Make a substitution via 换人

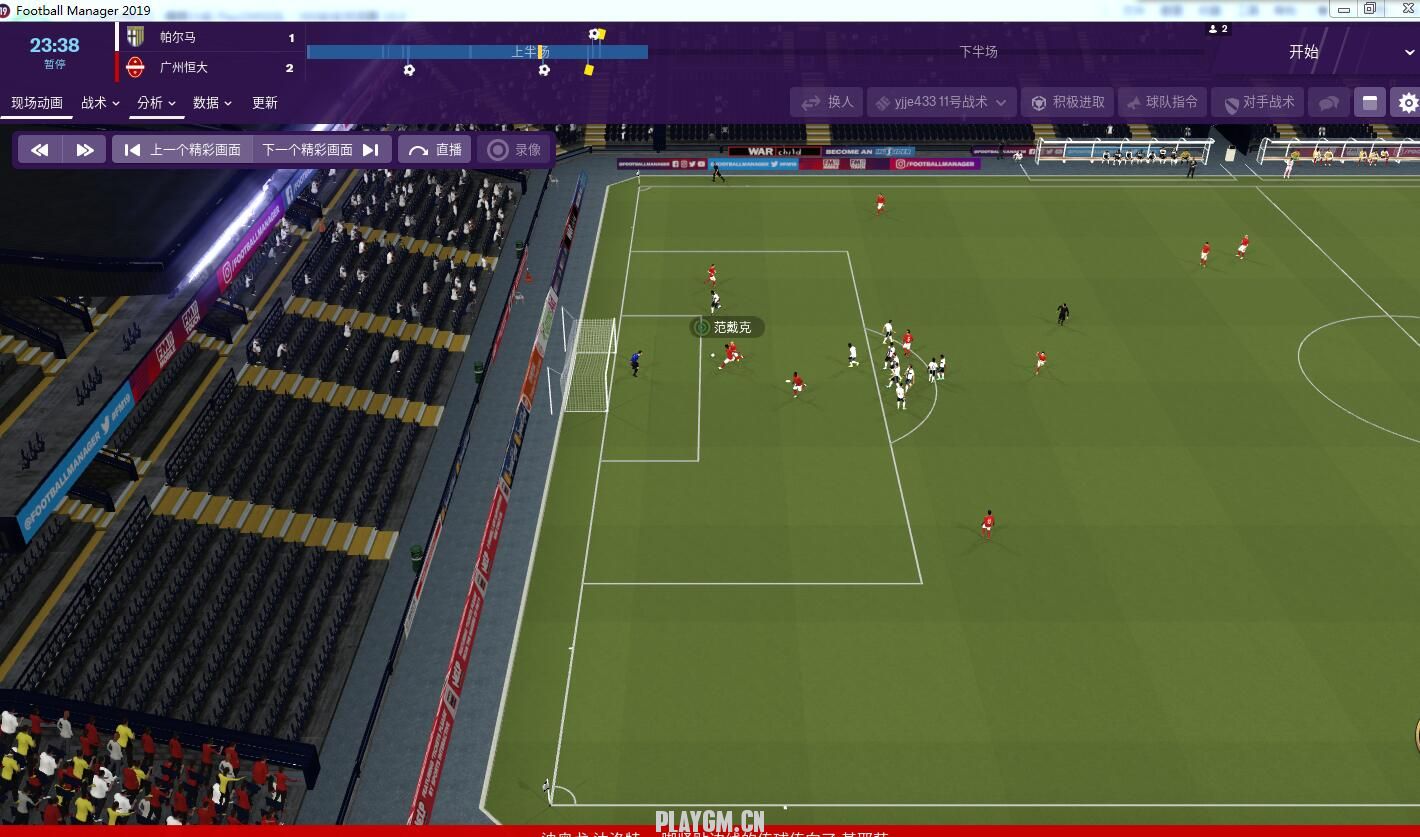click(827, 102)
